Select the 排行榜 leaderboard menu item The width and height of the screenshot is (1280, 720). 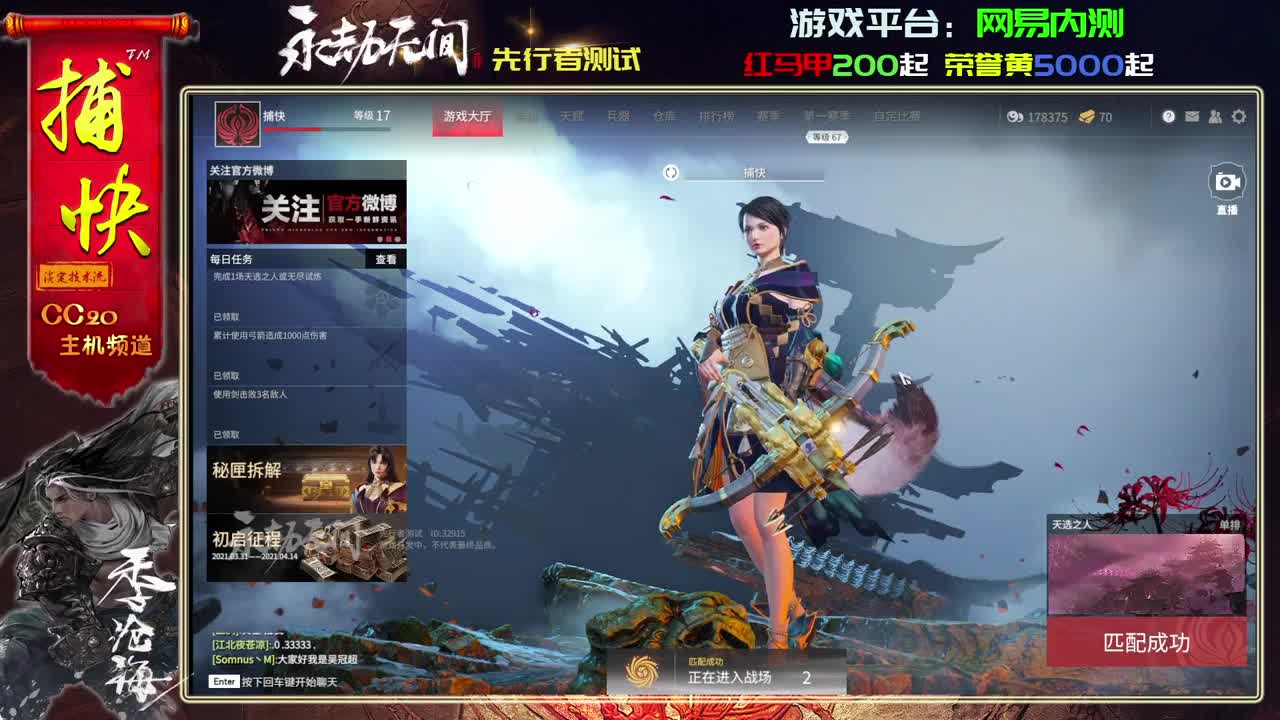pos(716,115)
